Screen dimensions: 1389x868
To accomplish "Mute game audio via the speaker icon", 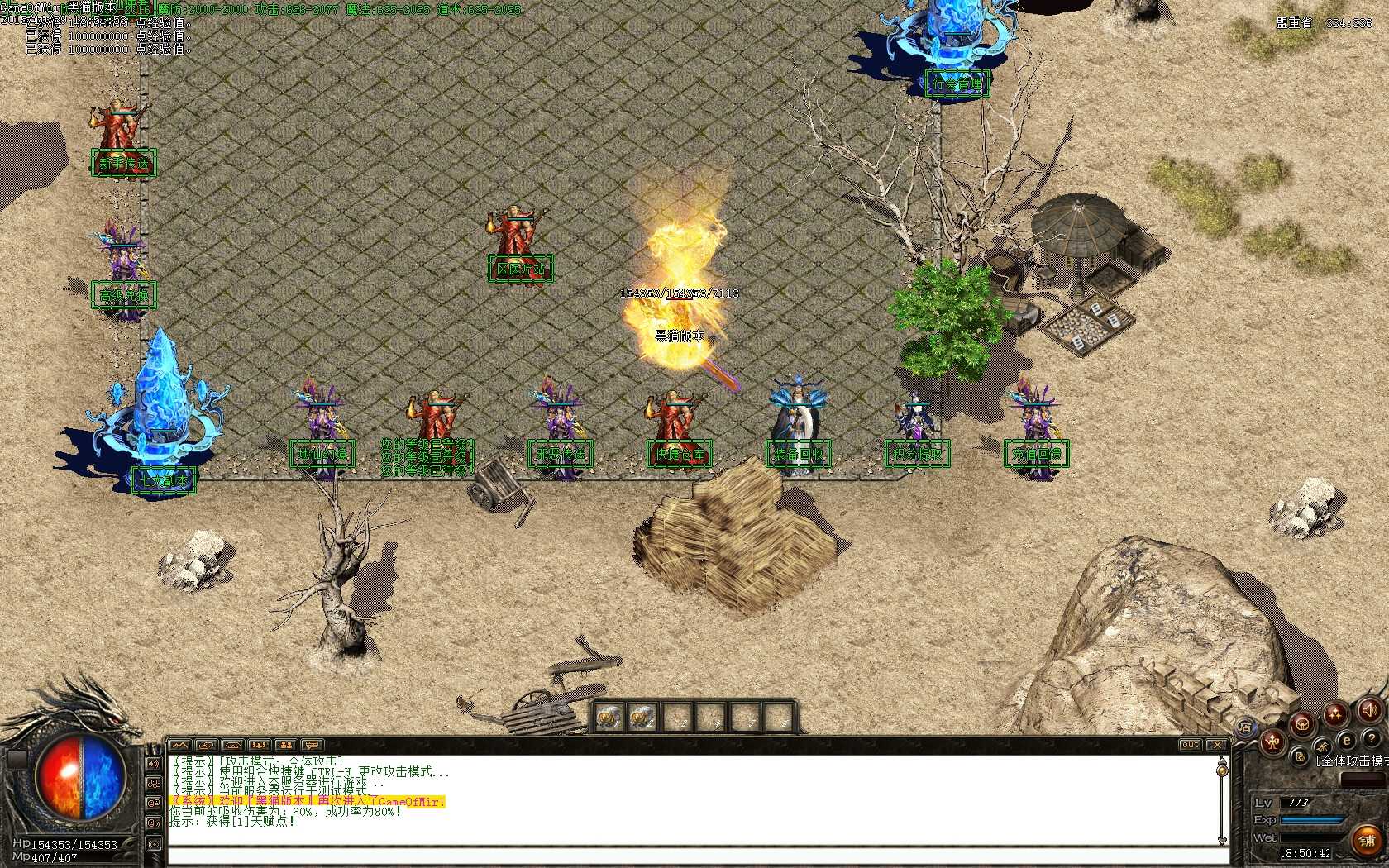I will [x=1370, y=710].
